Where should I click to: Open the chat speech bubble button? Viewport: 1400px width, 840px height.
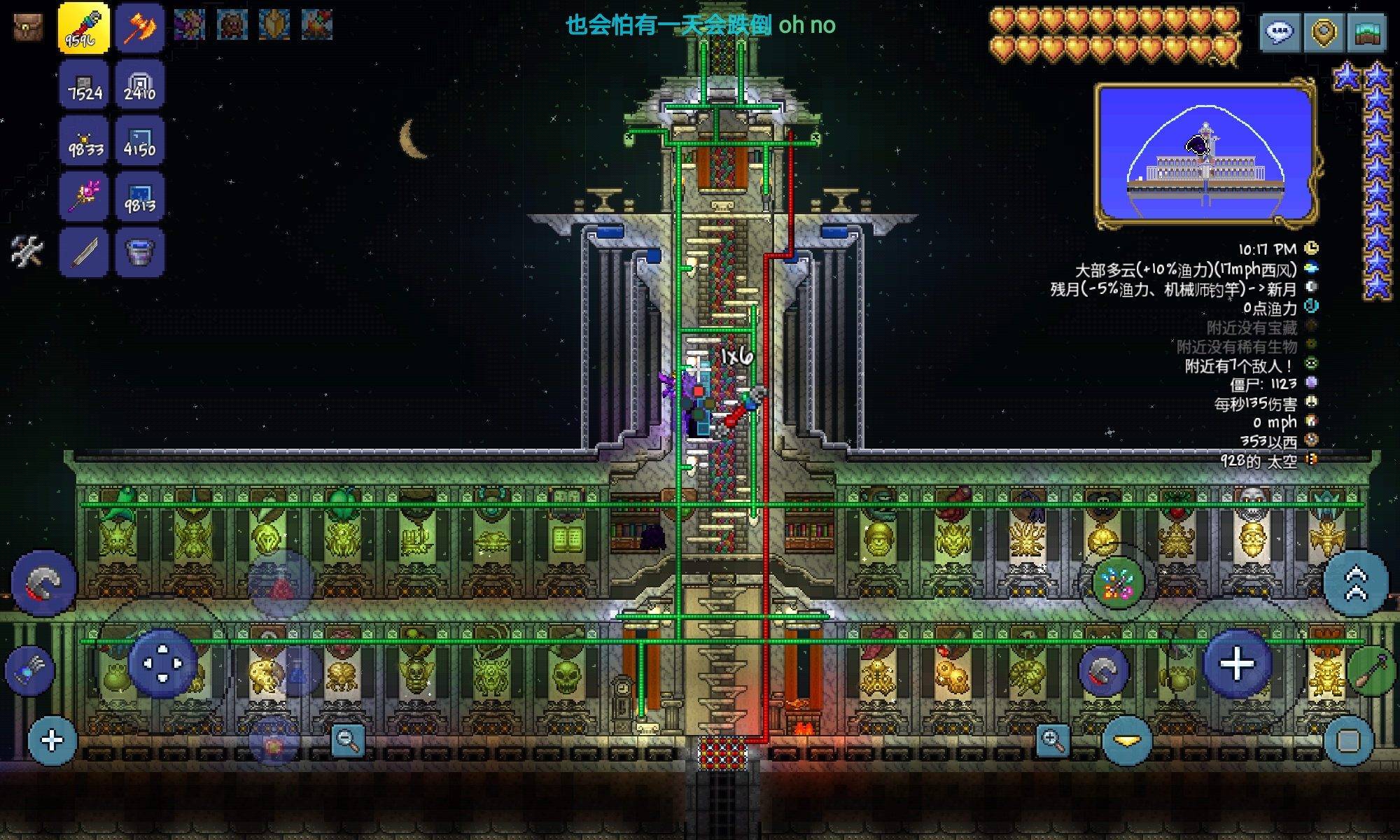(x=1280, y=32)
